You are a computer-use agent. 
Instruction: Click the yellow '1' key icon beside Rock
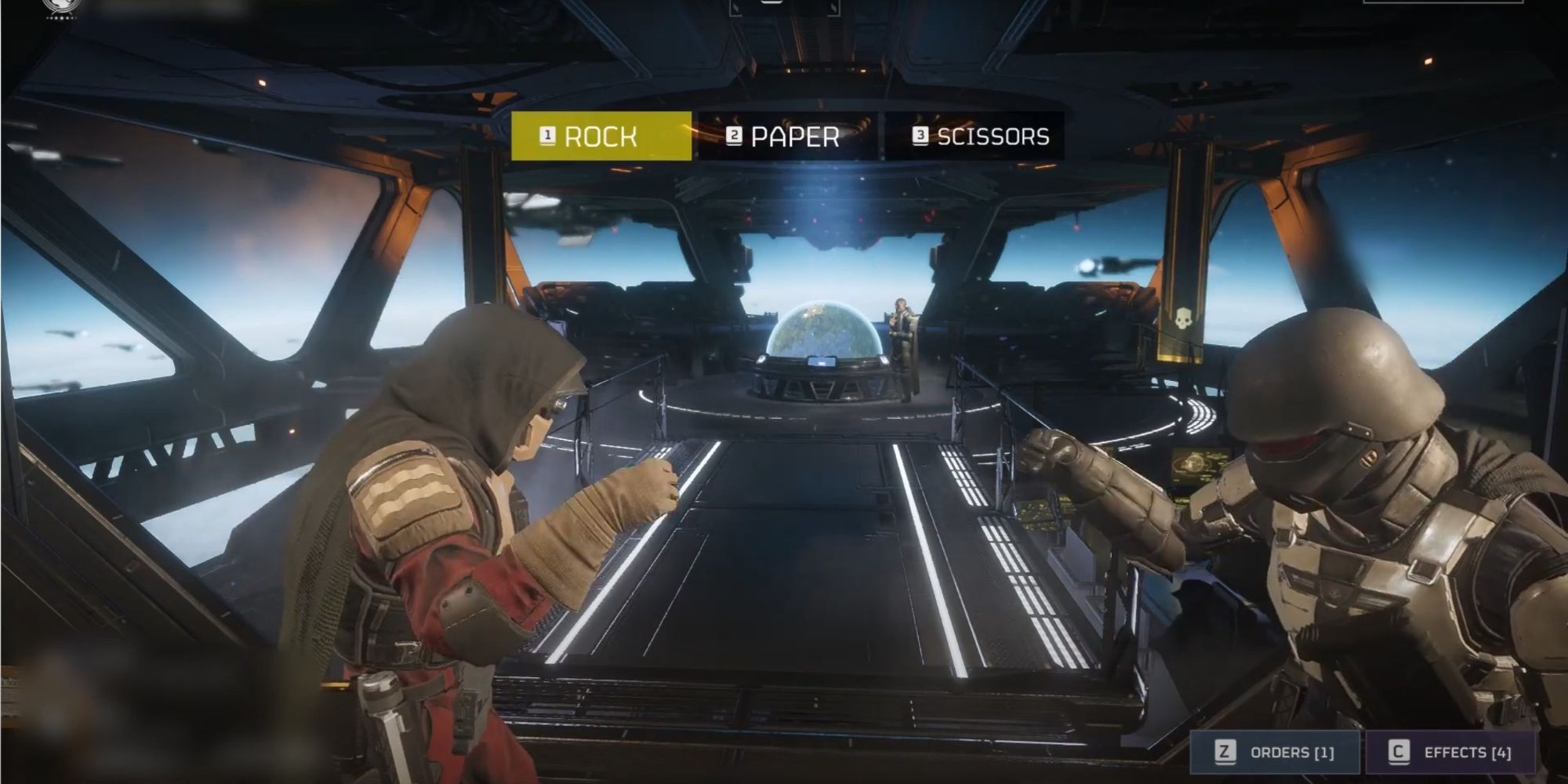coord(546,136)
